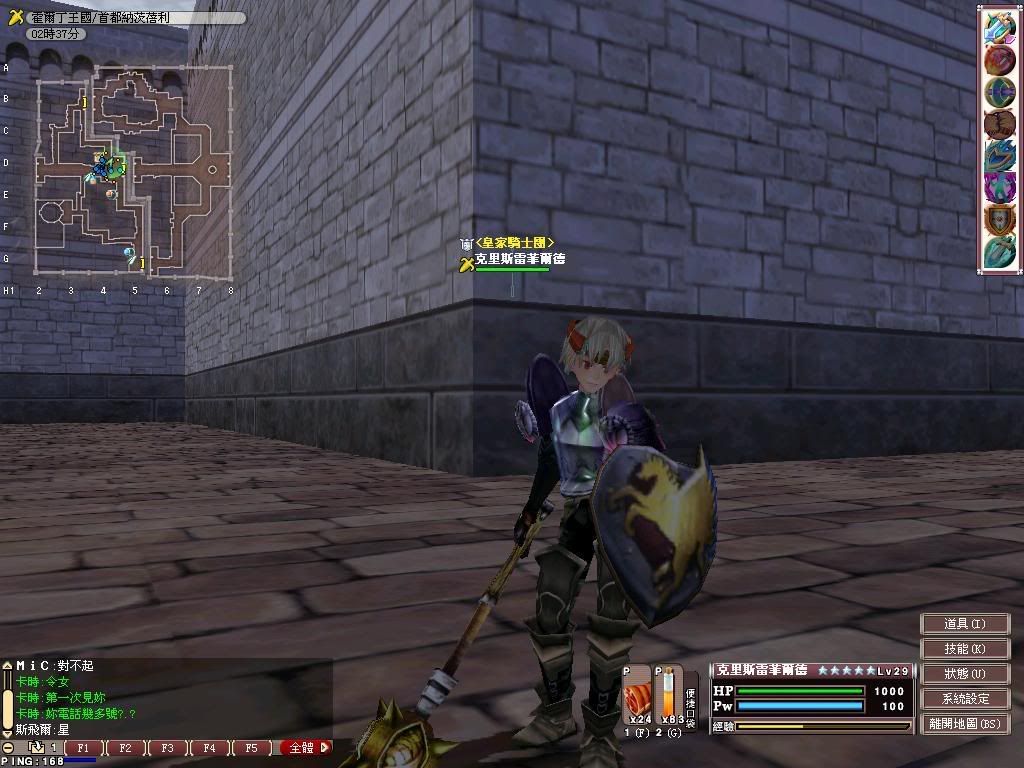
Task: Show the 狀態 (U) status window
Action: (x=964, y=674)
